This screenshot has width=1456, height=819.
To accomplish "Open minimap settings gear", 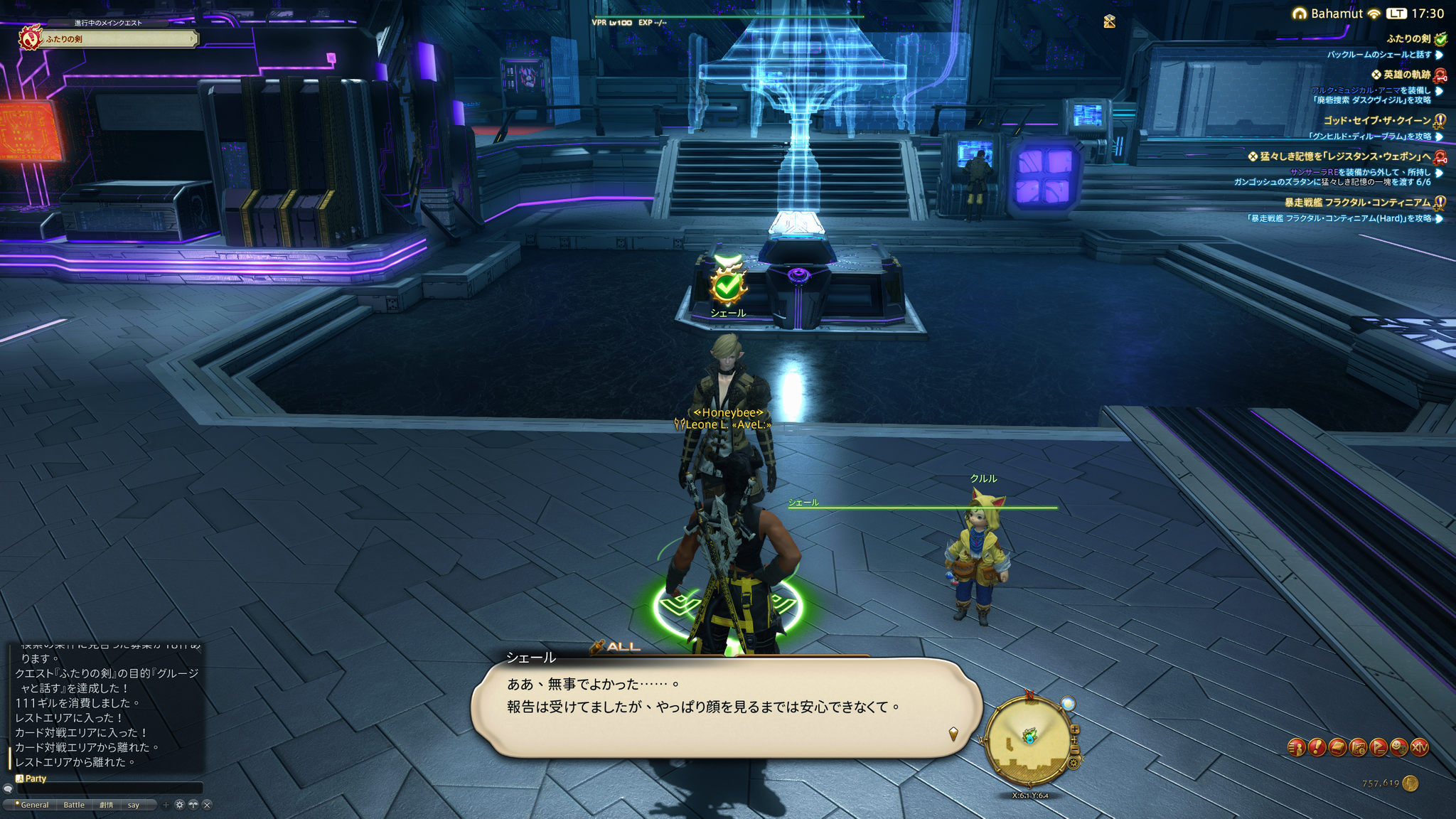I will pyautogui.click(x=1074, y=764).
